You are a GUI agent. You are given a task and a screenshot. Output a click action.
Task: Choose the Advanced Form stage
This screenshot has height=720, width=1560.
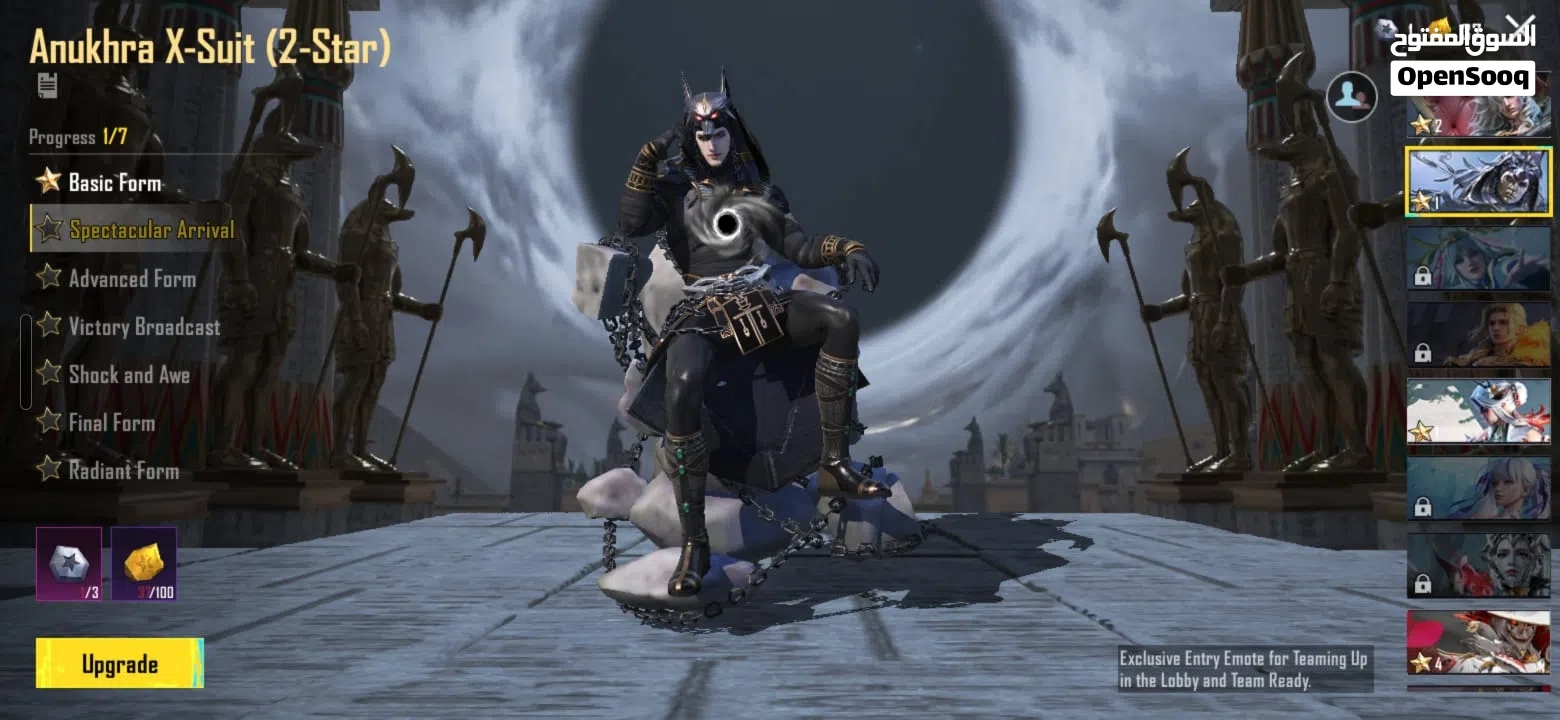(131, 279)
